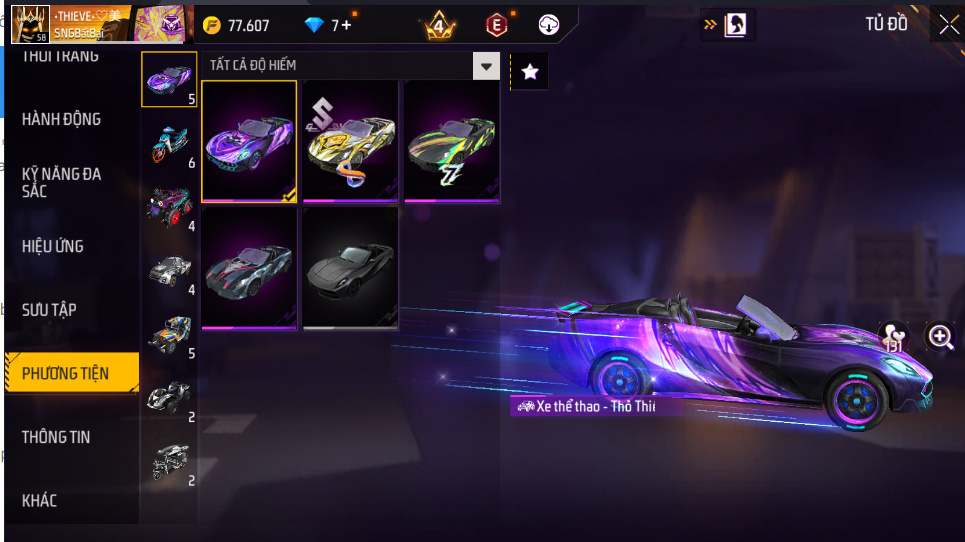The image size is (965, 542).
Task: Open the Hành Động section
Action: click(62, 119)
